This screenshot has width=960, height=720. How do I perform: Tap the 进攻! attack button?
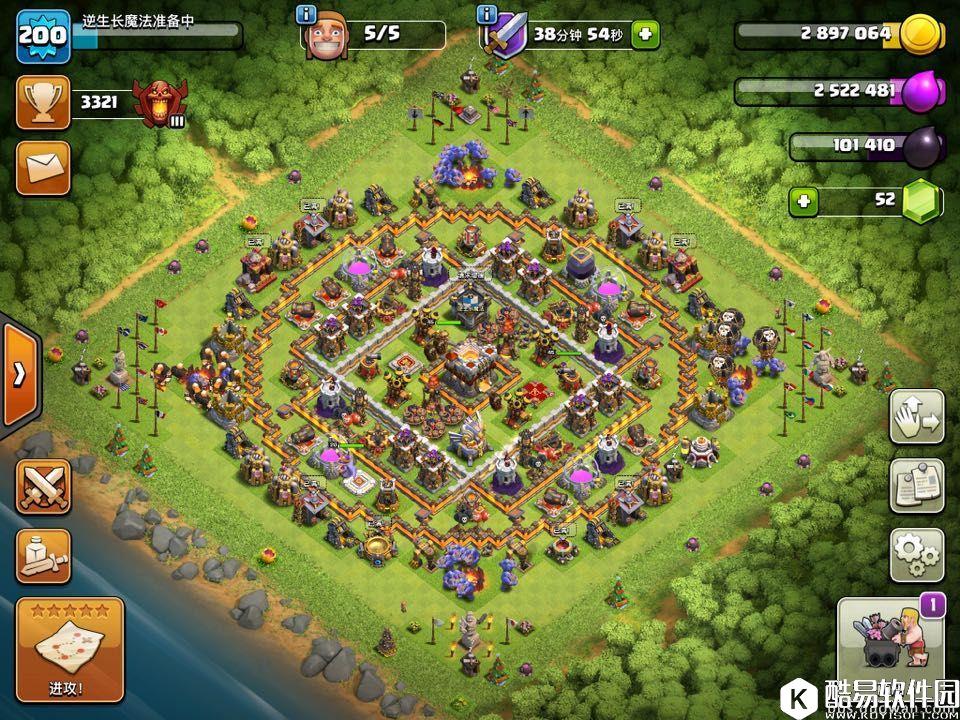(70, 650)
